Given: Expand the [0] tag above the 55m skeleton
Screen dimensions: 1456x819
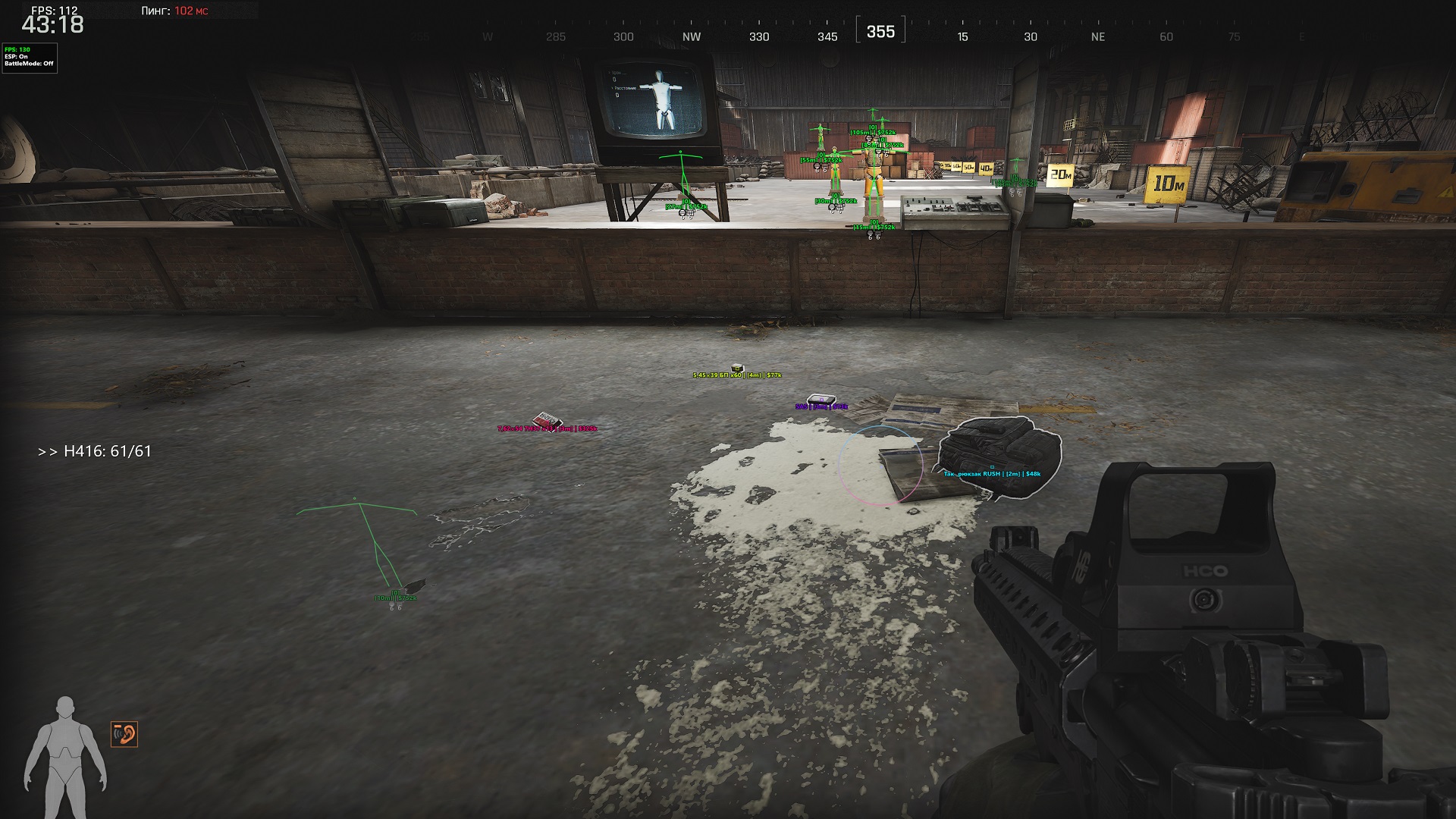Looking at the screenshot, I should pos(821,155).
